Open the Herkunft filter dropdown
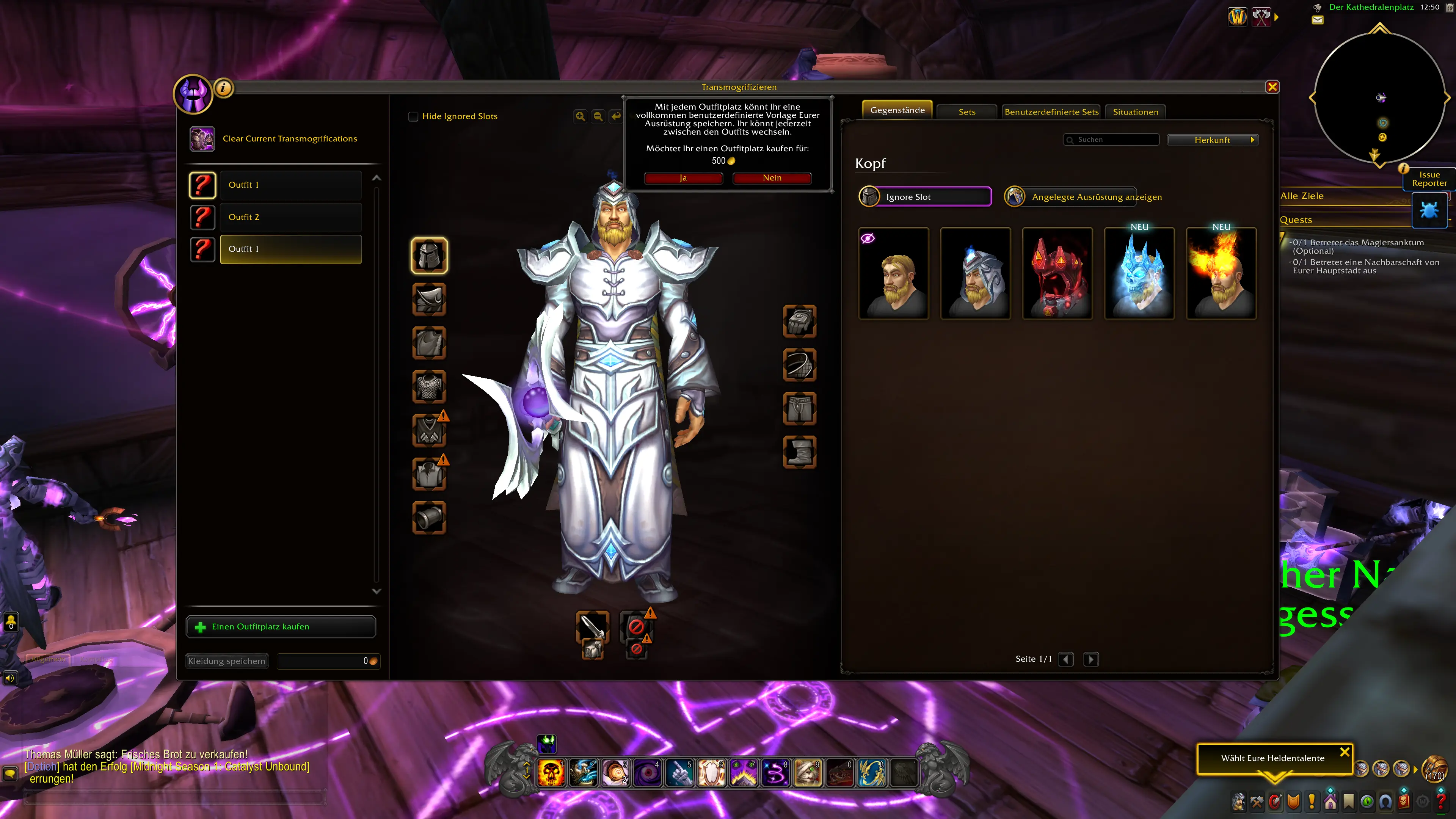Screen dimensions: 1456x819 [1213, 140]
